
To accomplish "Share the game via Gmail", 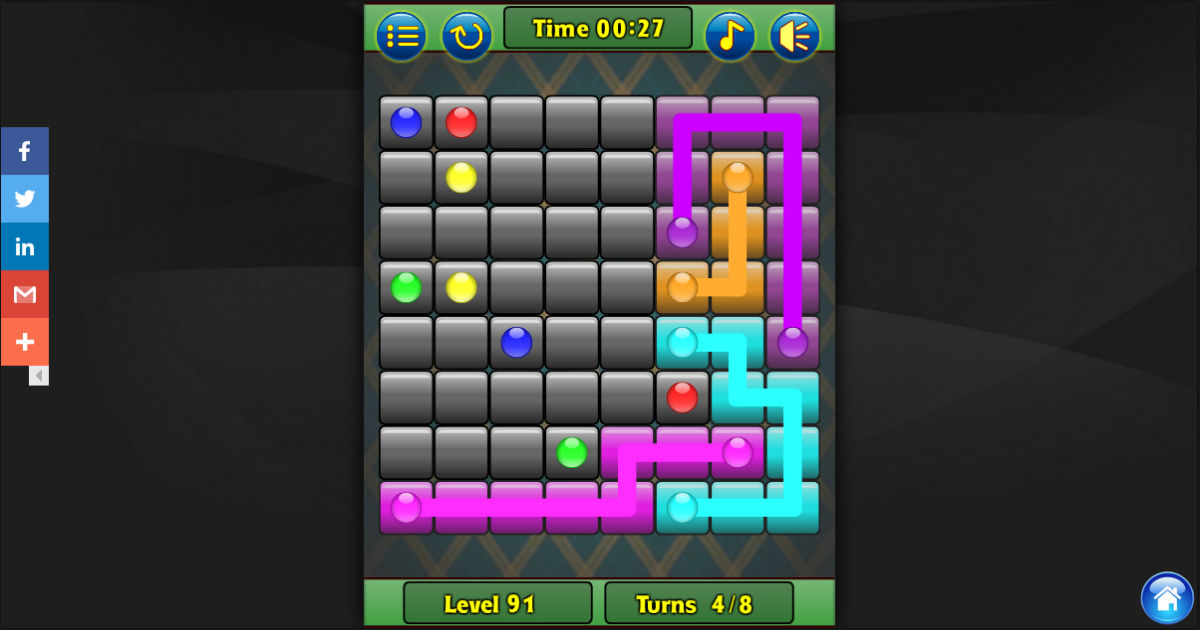I will coord(25,294).
